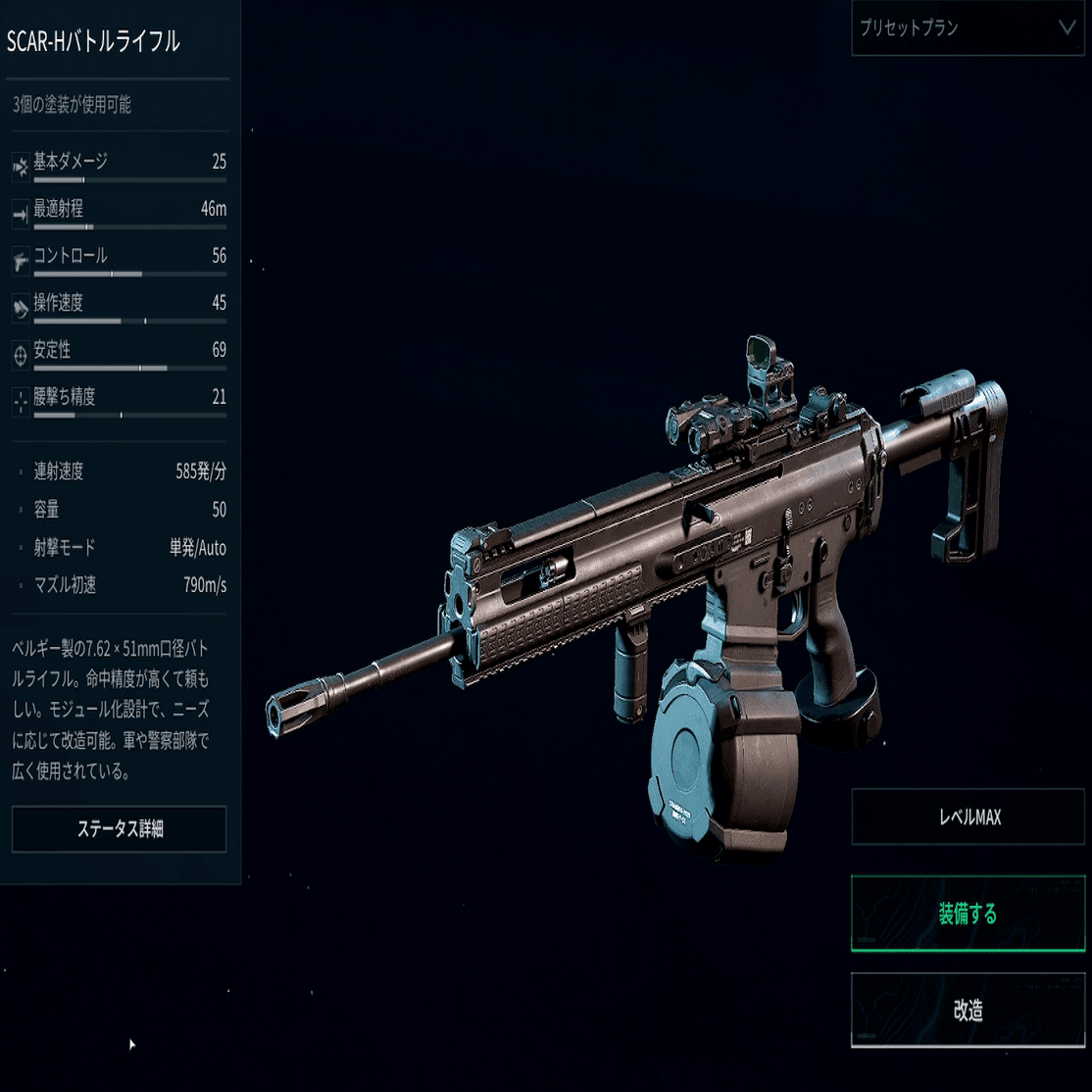The image size is (1092, 1092).
Task: Click the ステータス詳細 button
Action: (x=120, y=829)
